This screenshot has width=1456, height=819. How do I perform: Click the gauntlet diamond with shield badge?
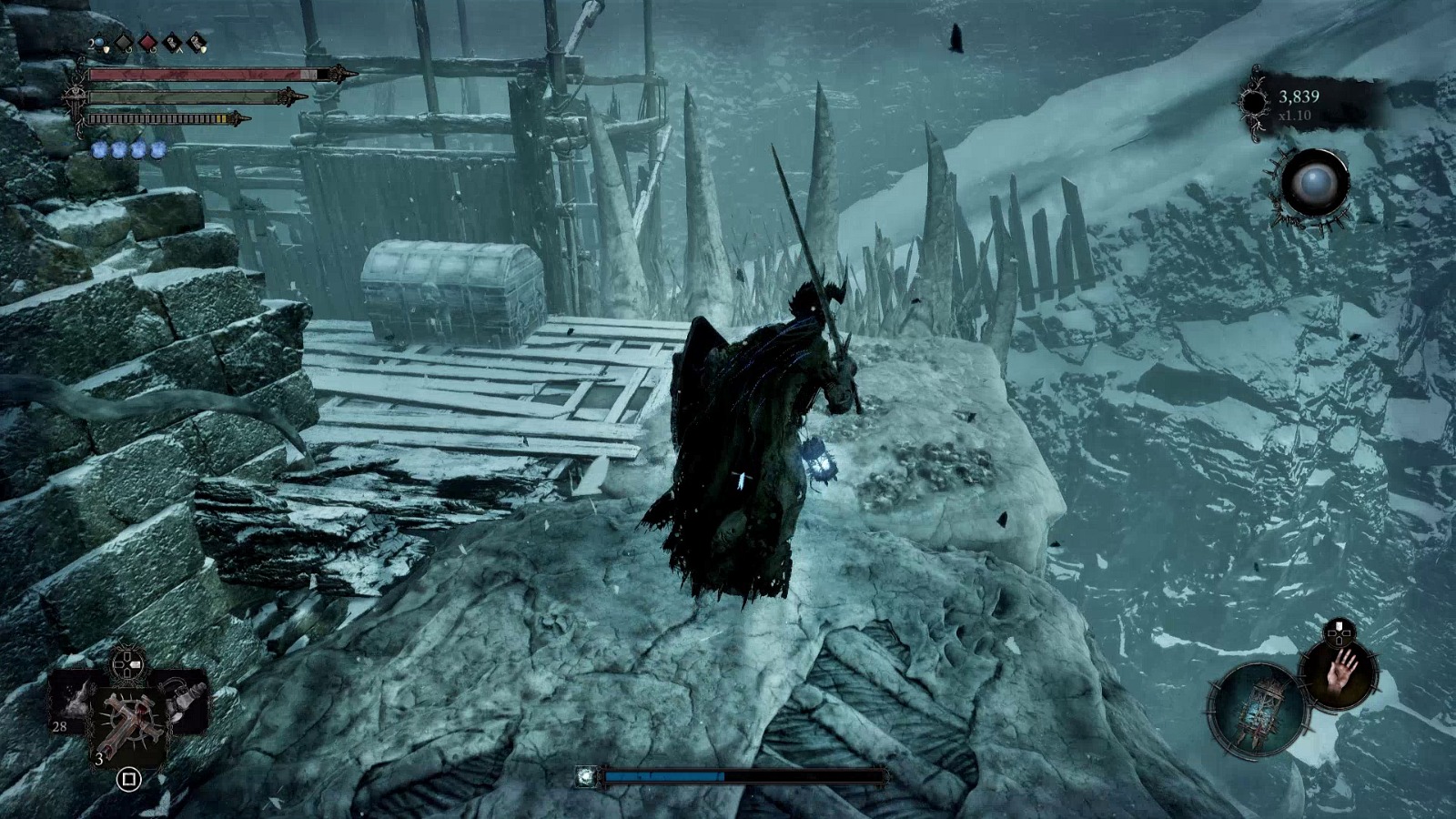[197, 42]
